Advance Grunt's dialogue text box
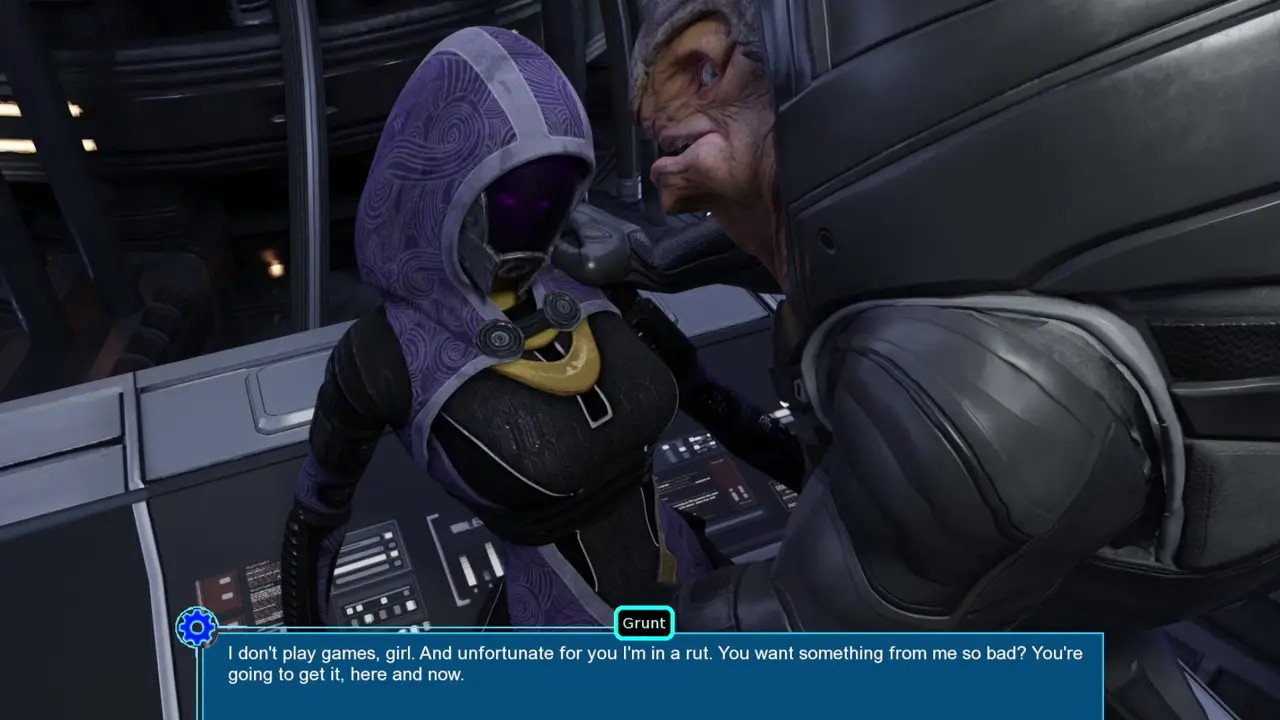This screenshot has width=1280, height=720. tap(652, 676)
